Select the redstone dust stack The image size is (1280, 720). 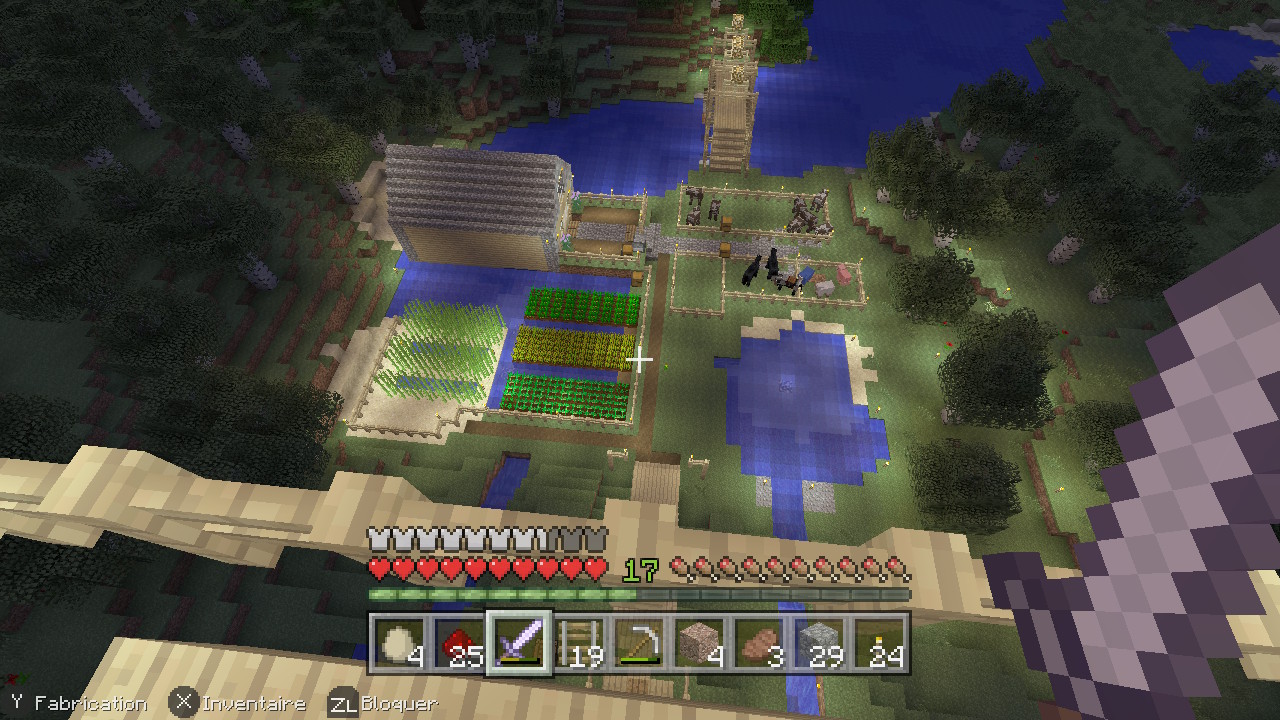point(459,643)
